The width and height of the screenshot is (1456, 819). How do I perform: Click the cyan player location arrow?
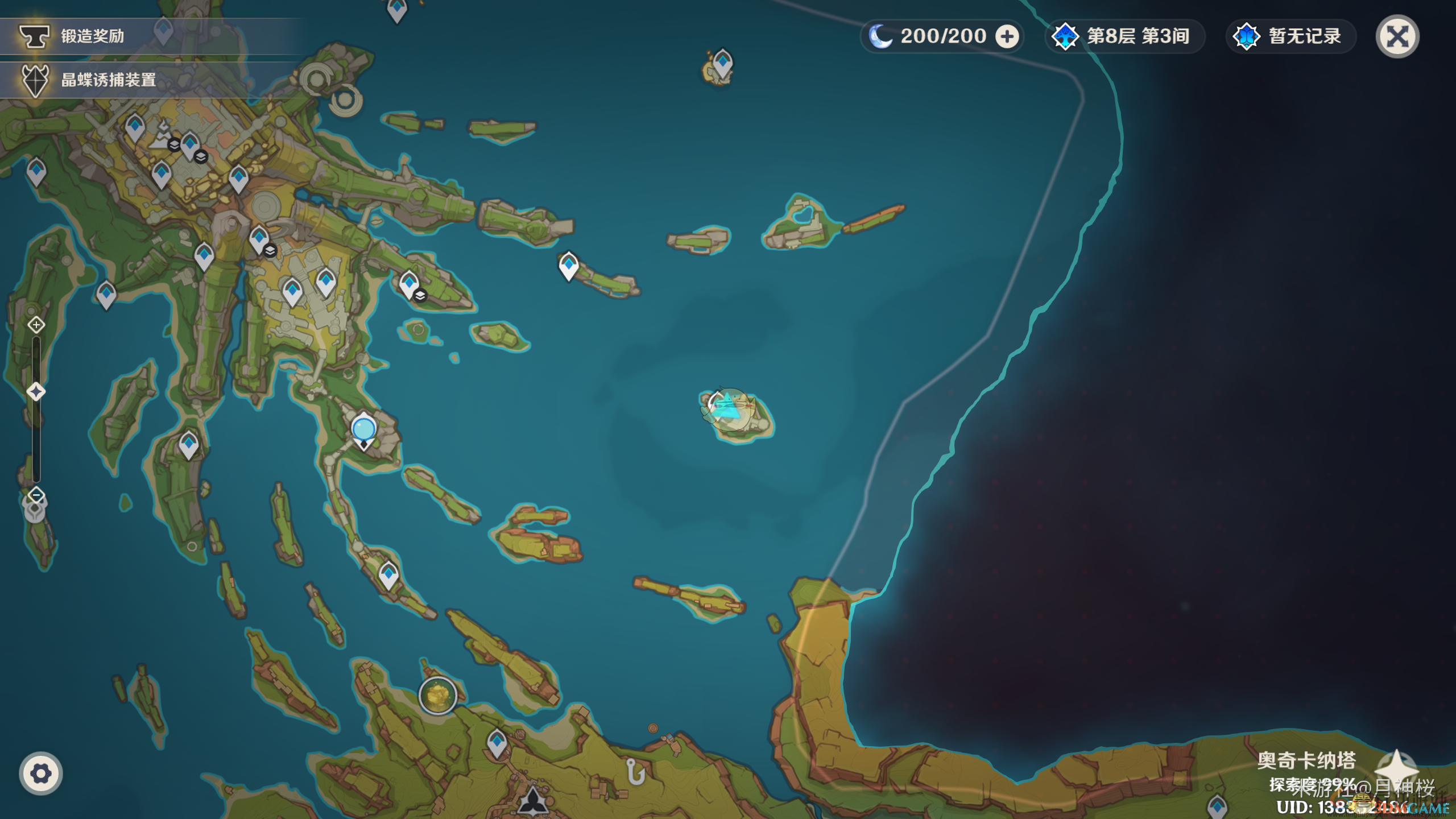tap(728, 406)
